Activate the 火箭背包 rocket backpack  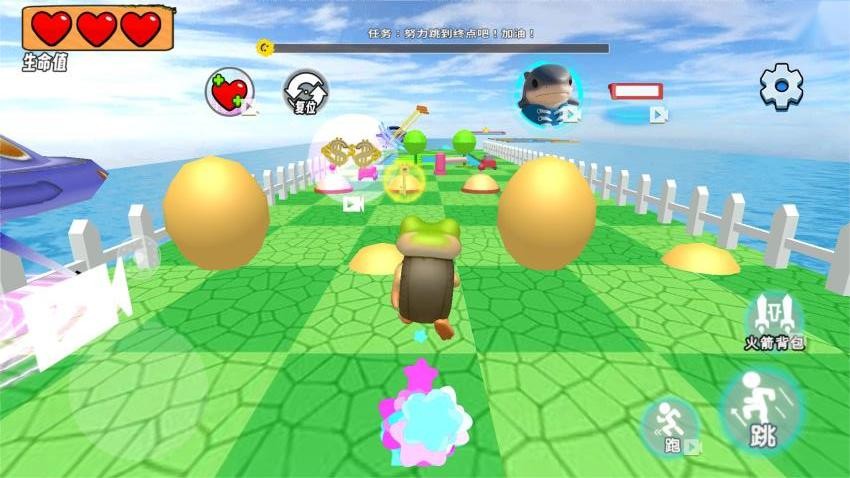pyautogui.click(x=774, y=319)
